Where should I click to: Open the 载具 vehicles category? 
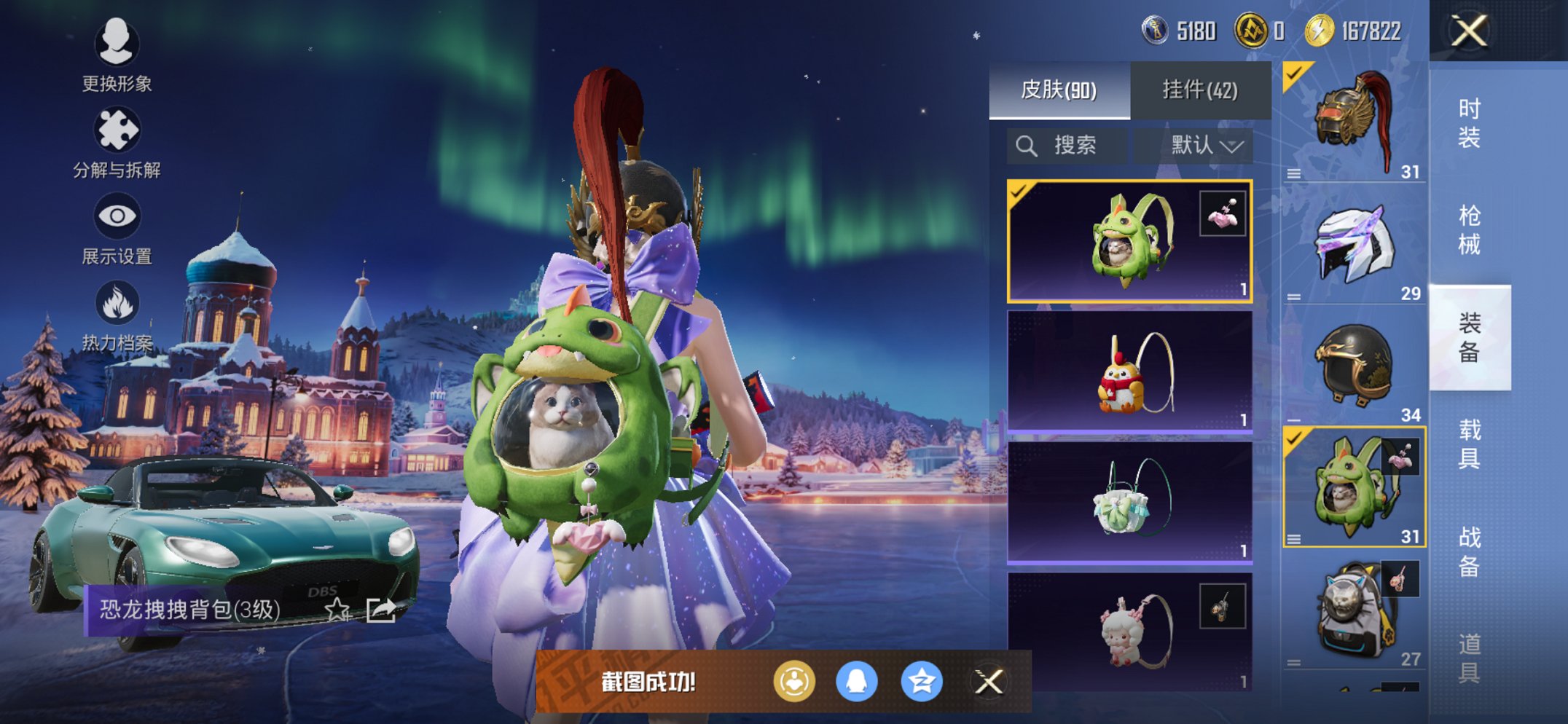pos(1469,444)
